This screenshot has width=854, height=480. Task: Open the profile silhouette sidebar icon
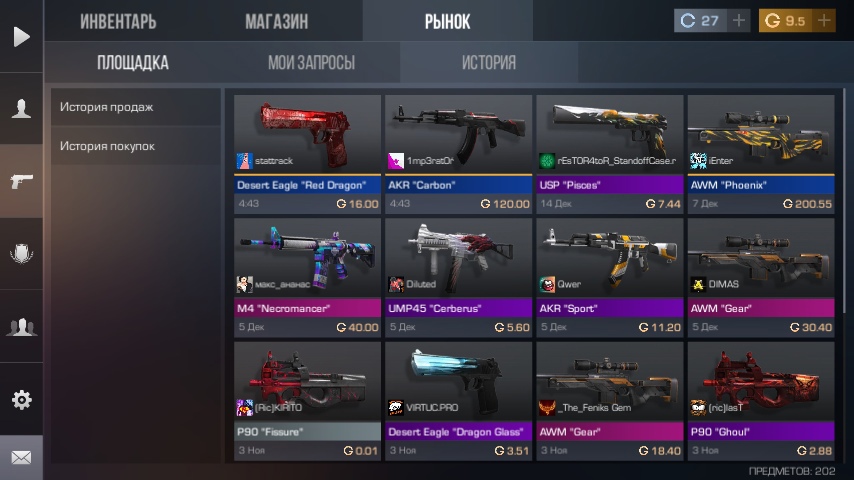21,109
